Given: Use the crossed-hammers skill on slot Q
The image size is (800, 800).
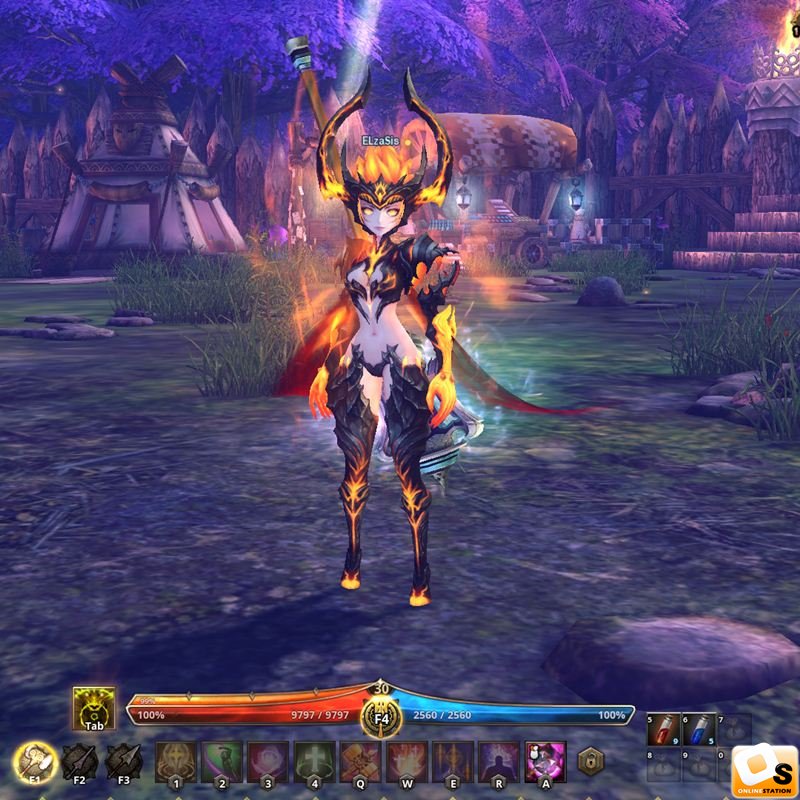Looking at the screenshot, I should tap(360, 762).
